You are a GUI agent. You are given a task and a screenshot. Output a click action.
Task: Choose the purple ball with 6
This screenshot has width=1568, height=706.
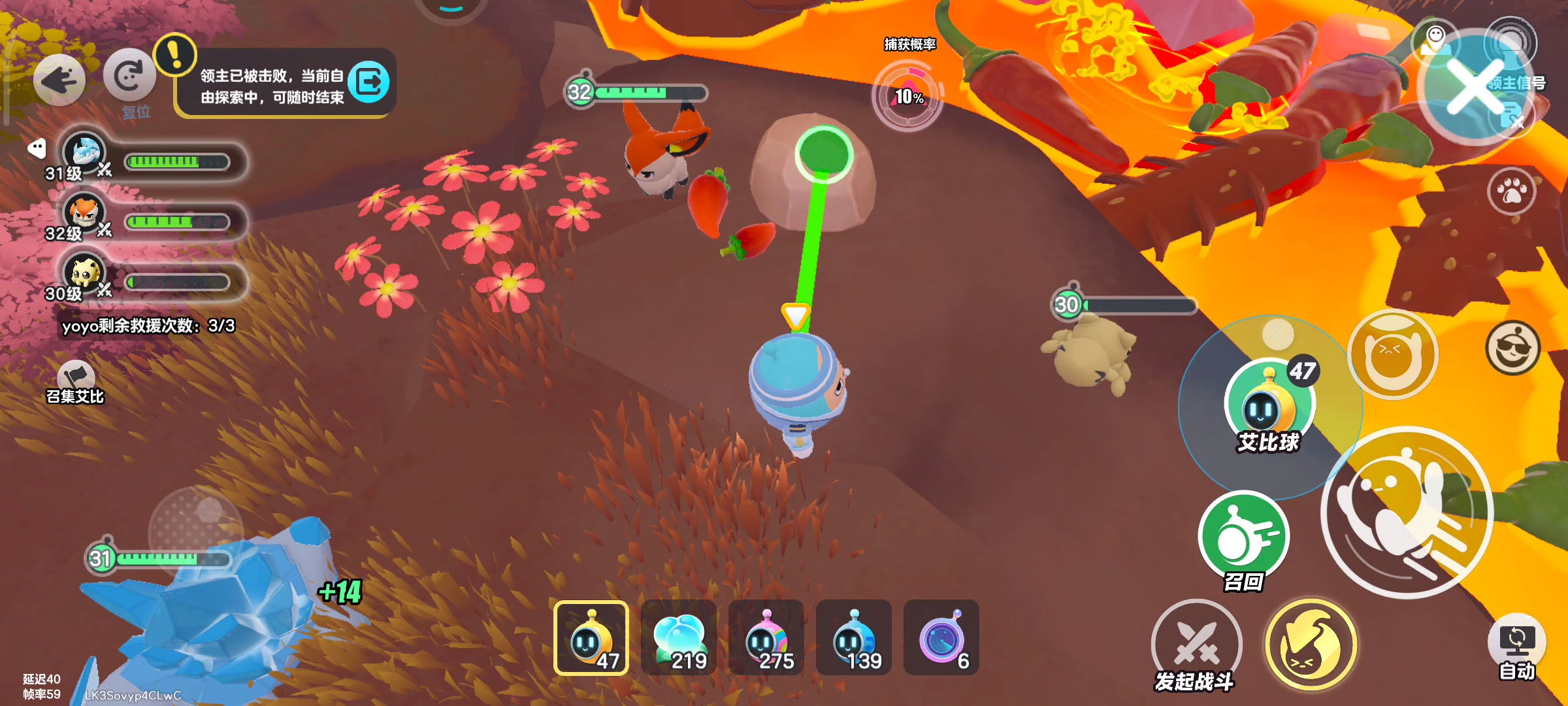[x=941, y=638]
